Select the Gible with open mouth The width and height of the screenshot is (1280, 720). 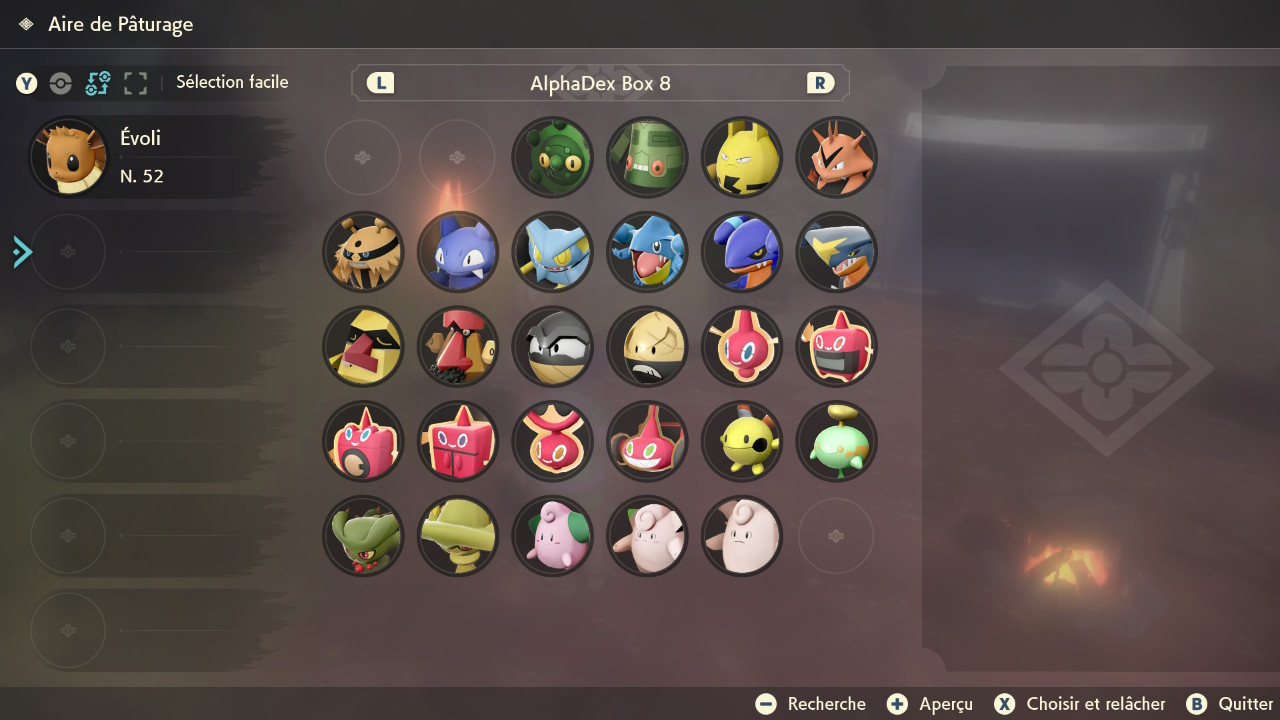click(x=647, y=252)
